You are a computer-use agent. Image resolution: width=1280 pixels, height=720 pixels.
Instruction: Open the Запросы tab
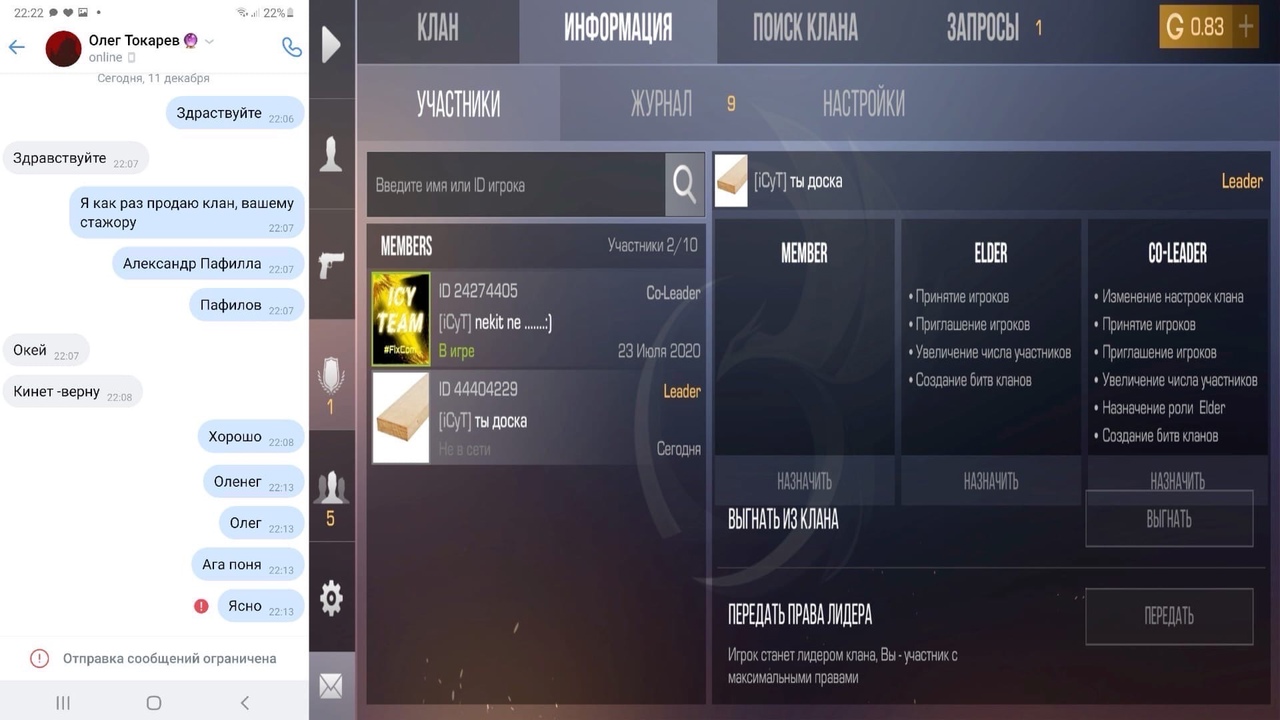coord(983,29)
